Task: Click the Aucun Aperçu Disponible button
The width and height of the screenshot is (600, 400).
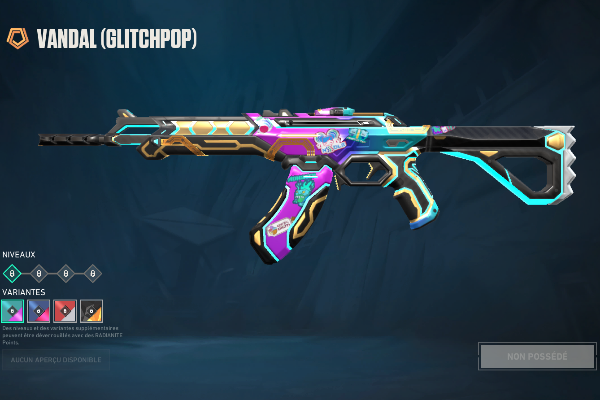Action: [55, 357]
